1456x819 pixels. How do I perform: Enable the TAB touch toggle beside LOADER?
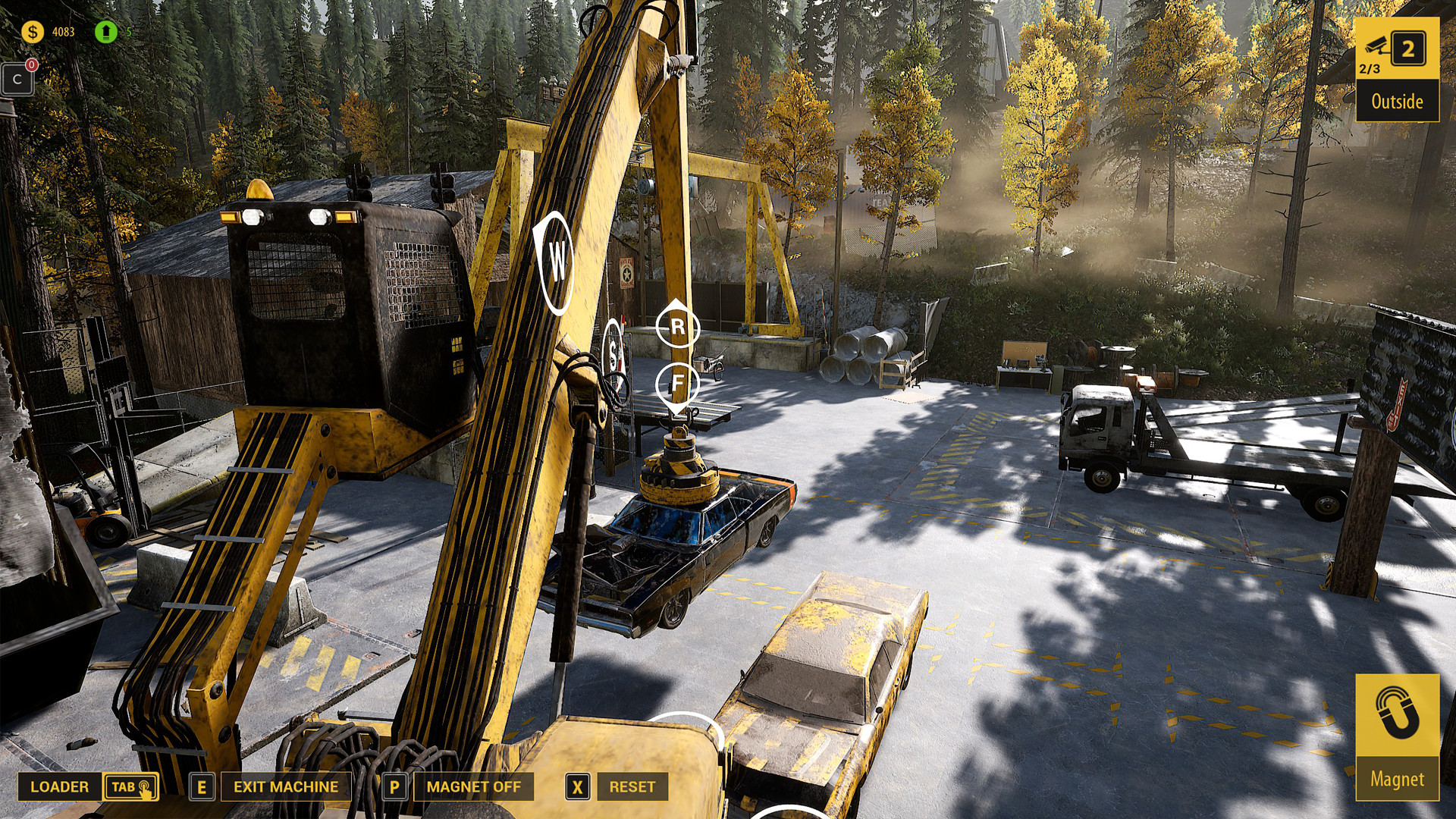128,787
